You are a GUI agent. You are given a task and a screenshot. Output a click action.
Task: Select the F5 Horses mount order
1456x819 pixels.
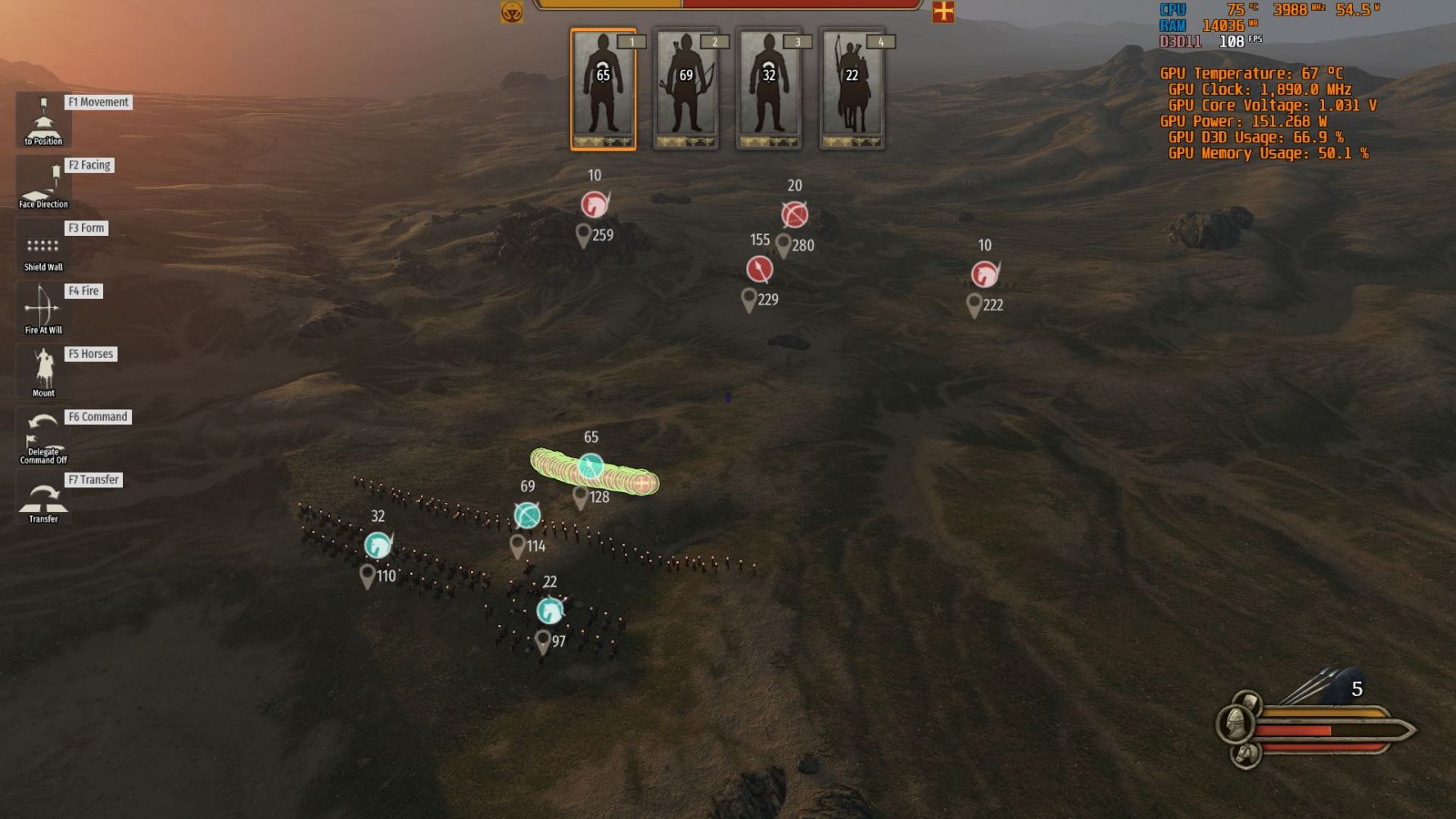tap(43, 372)
